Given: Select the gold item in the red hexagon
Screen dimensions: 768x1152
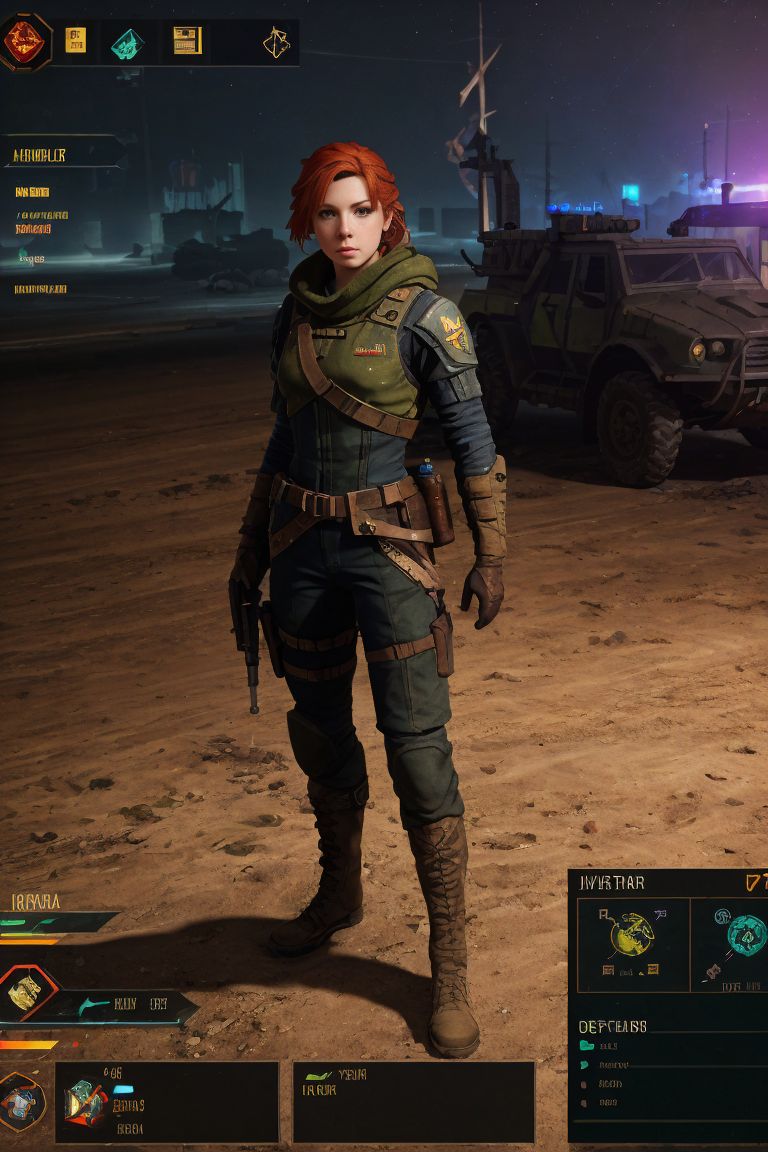Looking at the screenshot, I should 24,993.
